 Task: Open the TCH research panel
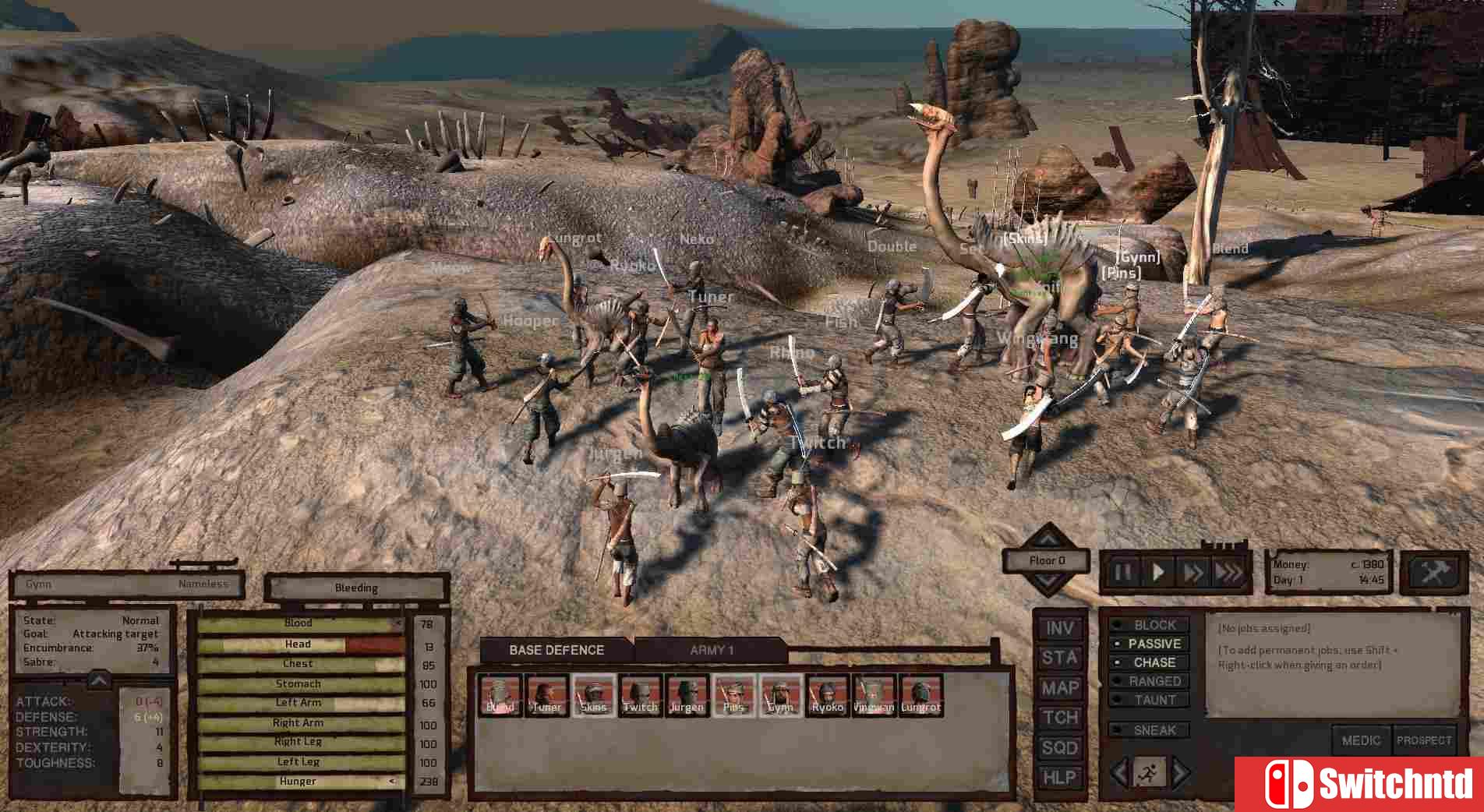pos(1060,718)
